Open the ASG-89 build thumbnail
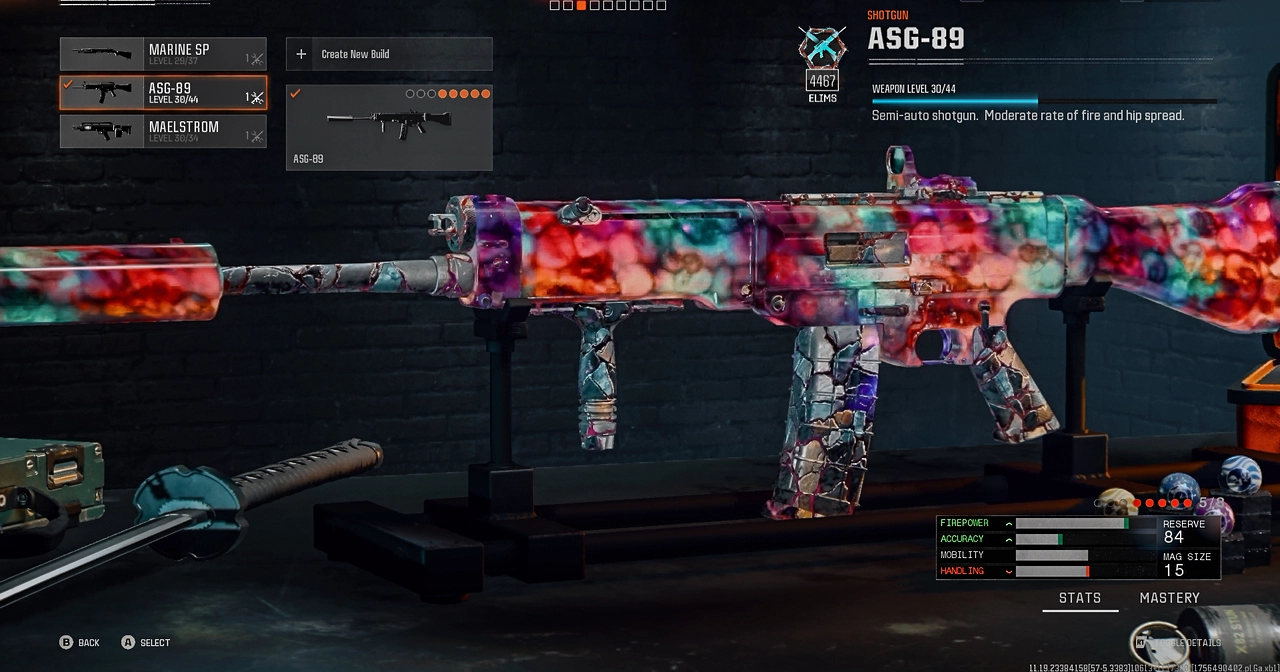 [389, 127]
